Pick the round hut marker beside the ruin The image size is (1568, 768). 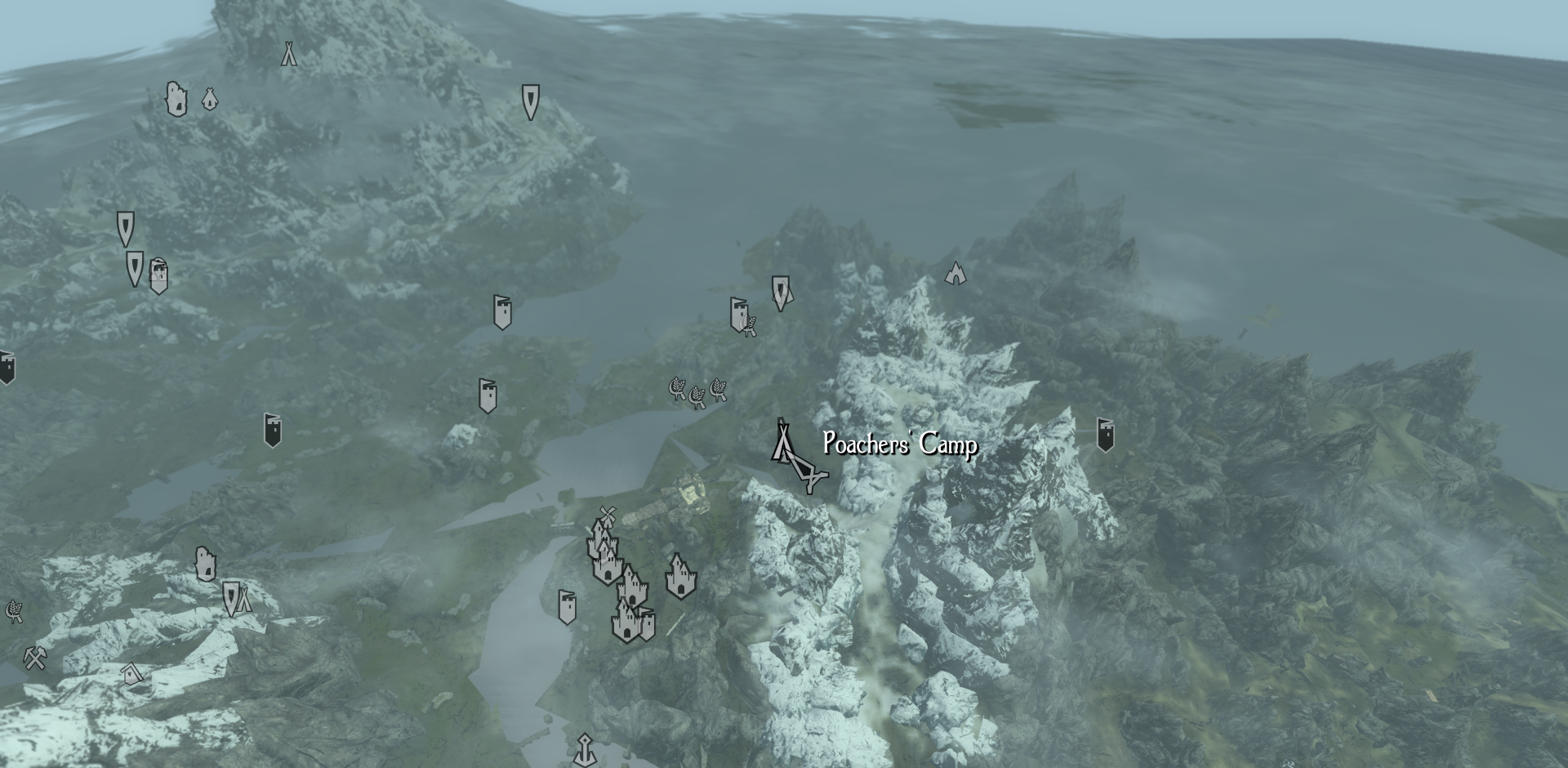point(209,100)
